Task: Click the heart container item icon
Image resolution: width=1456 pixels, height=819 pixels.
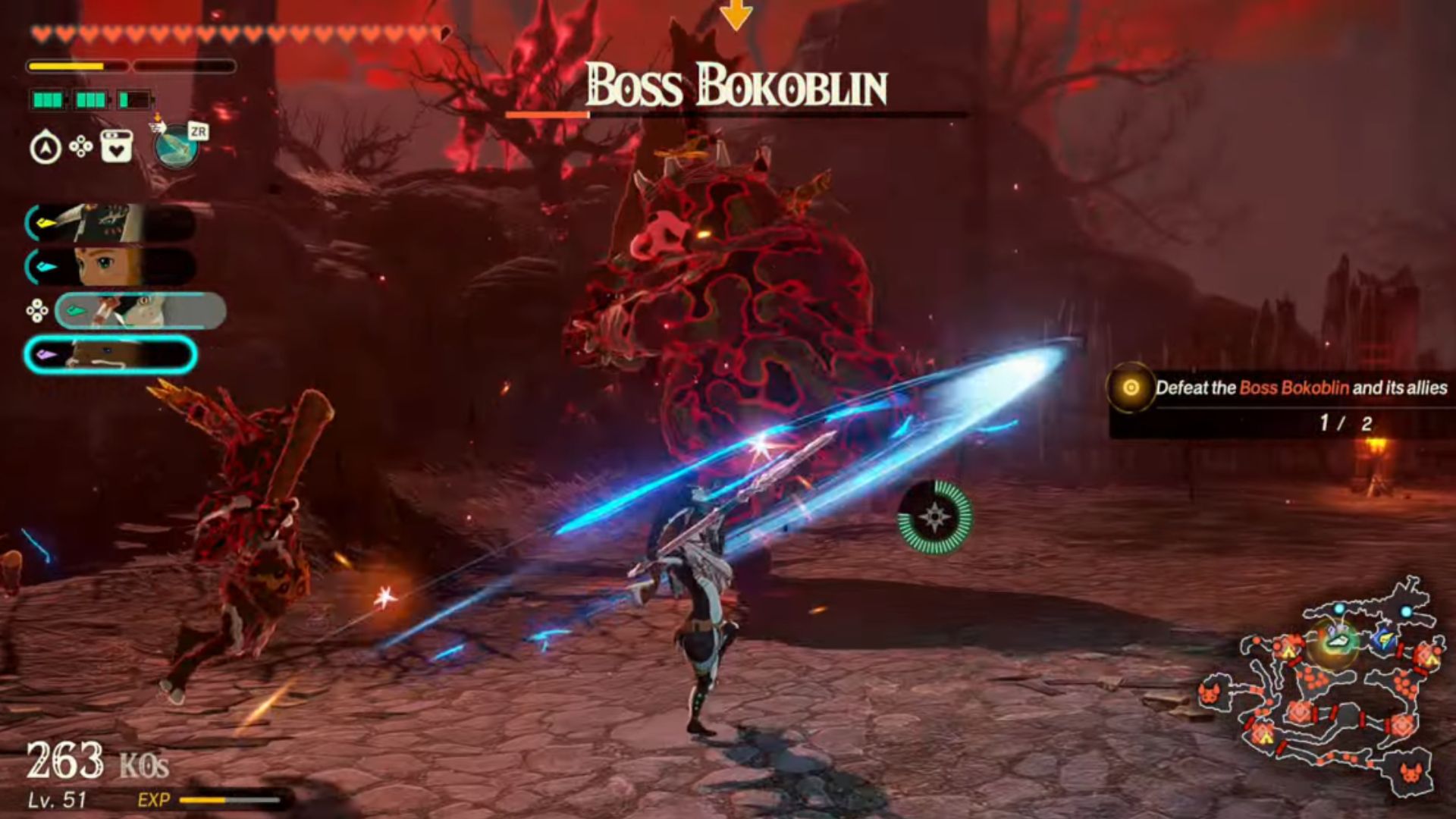Action: 115,147
